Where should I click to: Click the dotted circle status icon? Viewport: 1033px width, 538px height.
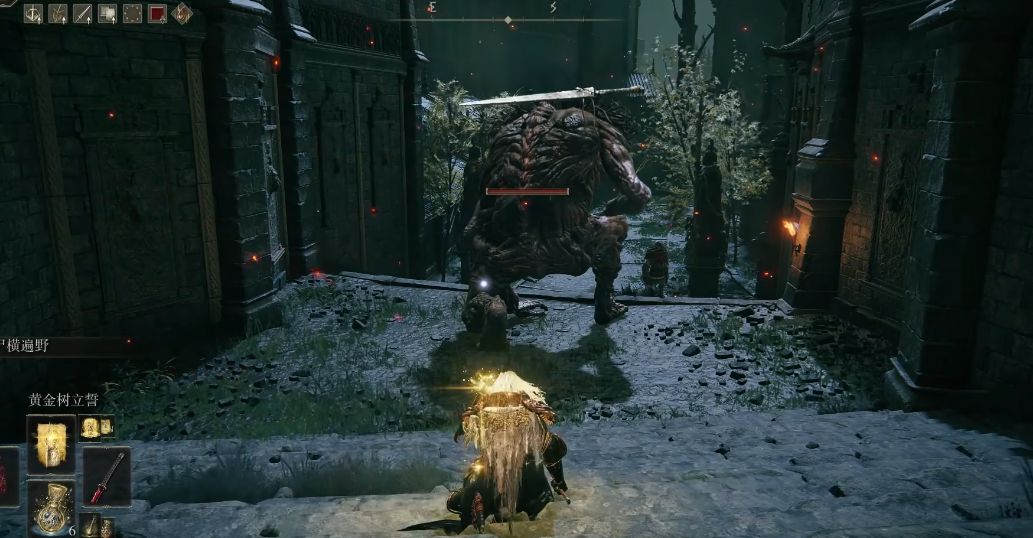(x=132, y=13)
